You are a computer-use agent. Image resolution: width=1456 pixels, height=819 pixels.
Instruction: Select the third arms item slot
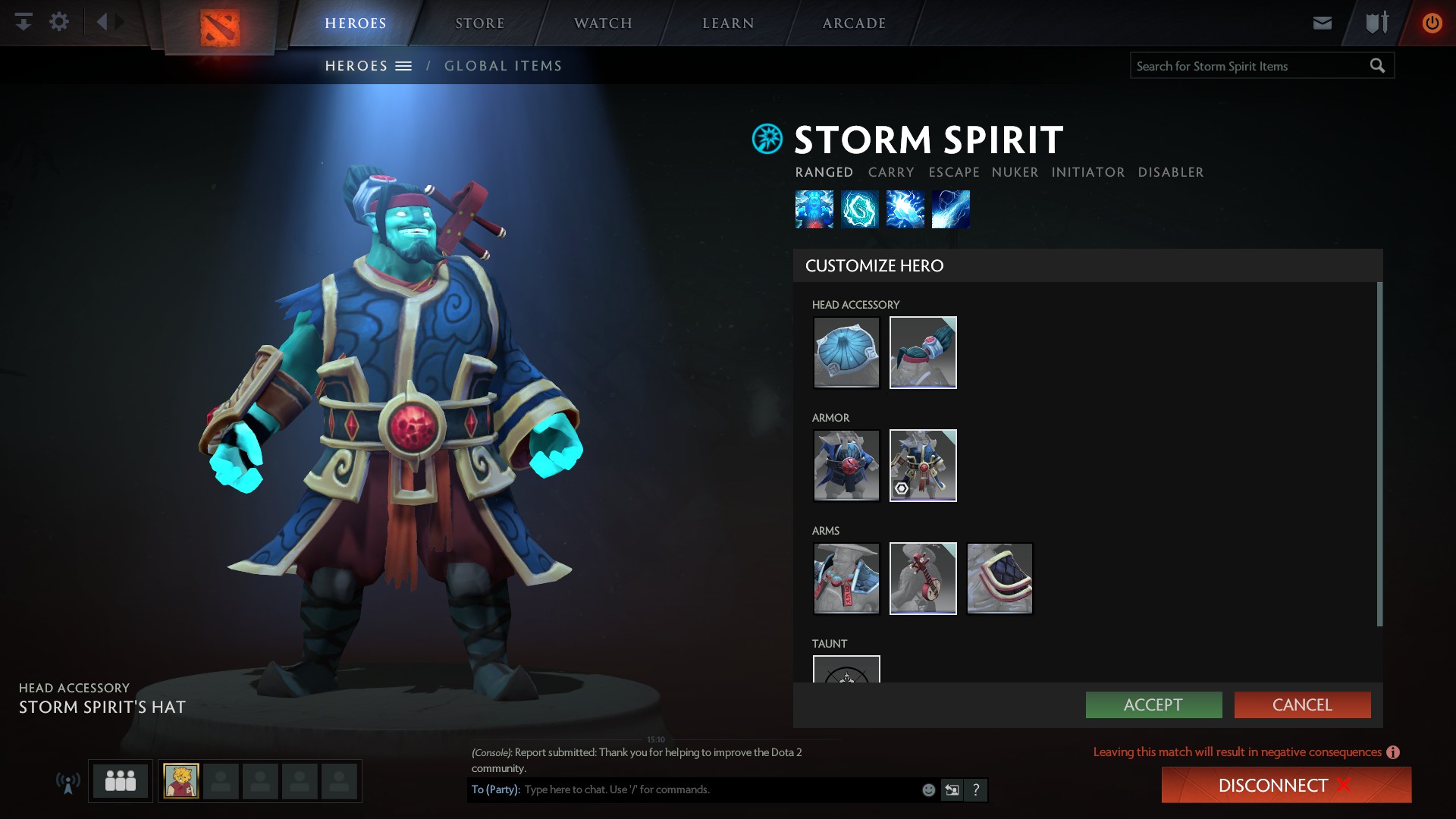[x=999, y=578]
